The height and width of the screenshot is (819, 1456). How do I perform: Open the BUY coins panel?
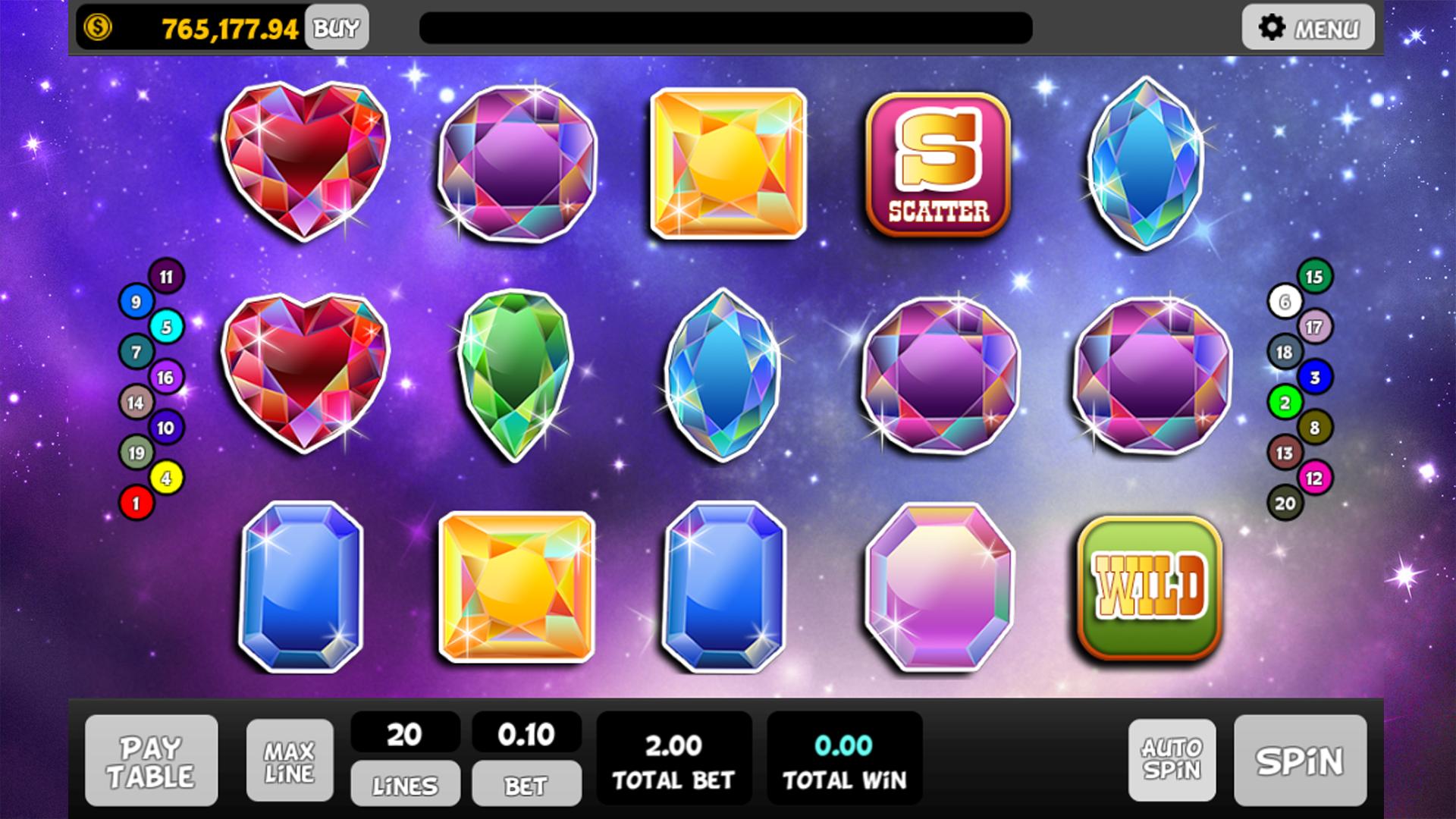coord(336,27)
